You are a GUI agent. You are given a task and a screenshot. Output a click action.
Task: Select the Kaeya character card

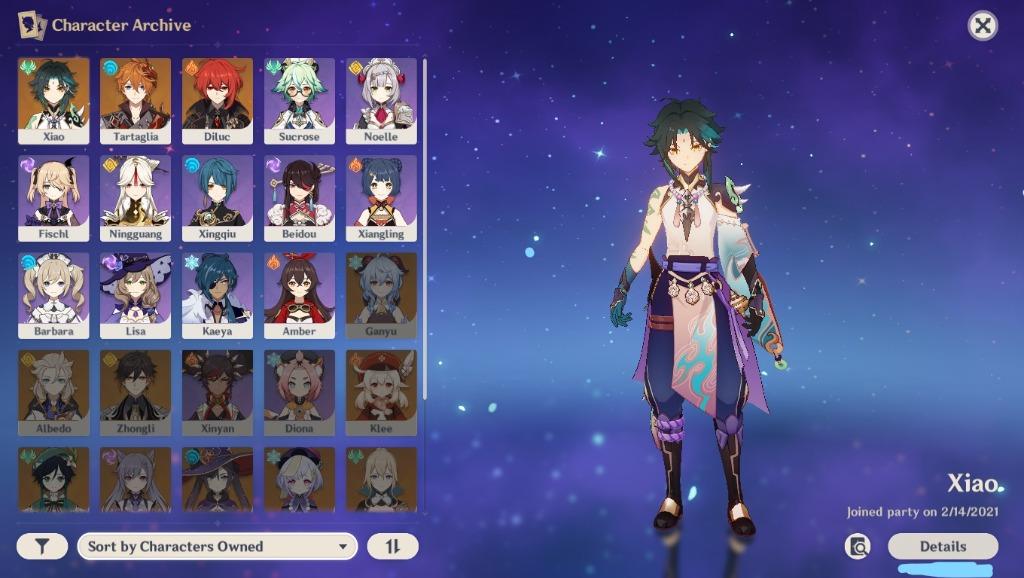pyautogui.click(x=217, y=294)
